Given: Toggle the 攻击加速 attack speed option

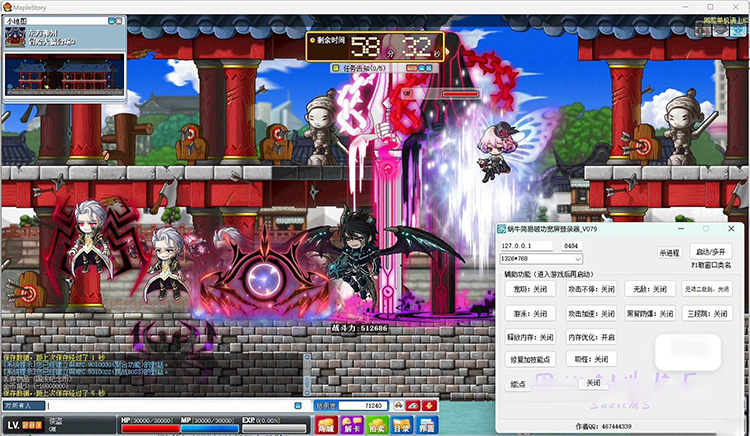Looking at the screenshot, I should tap(591, 313).
